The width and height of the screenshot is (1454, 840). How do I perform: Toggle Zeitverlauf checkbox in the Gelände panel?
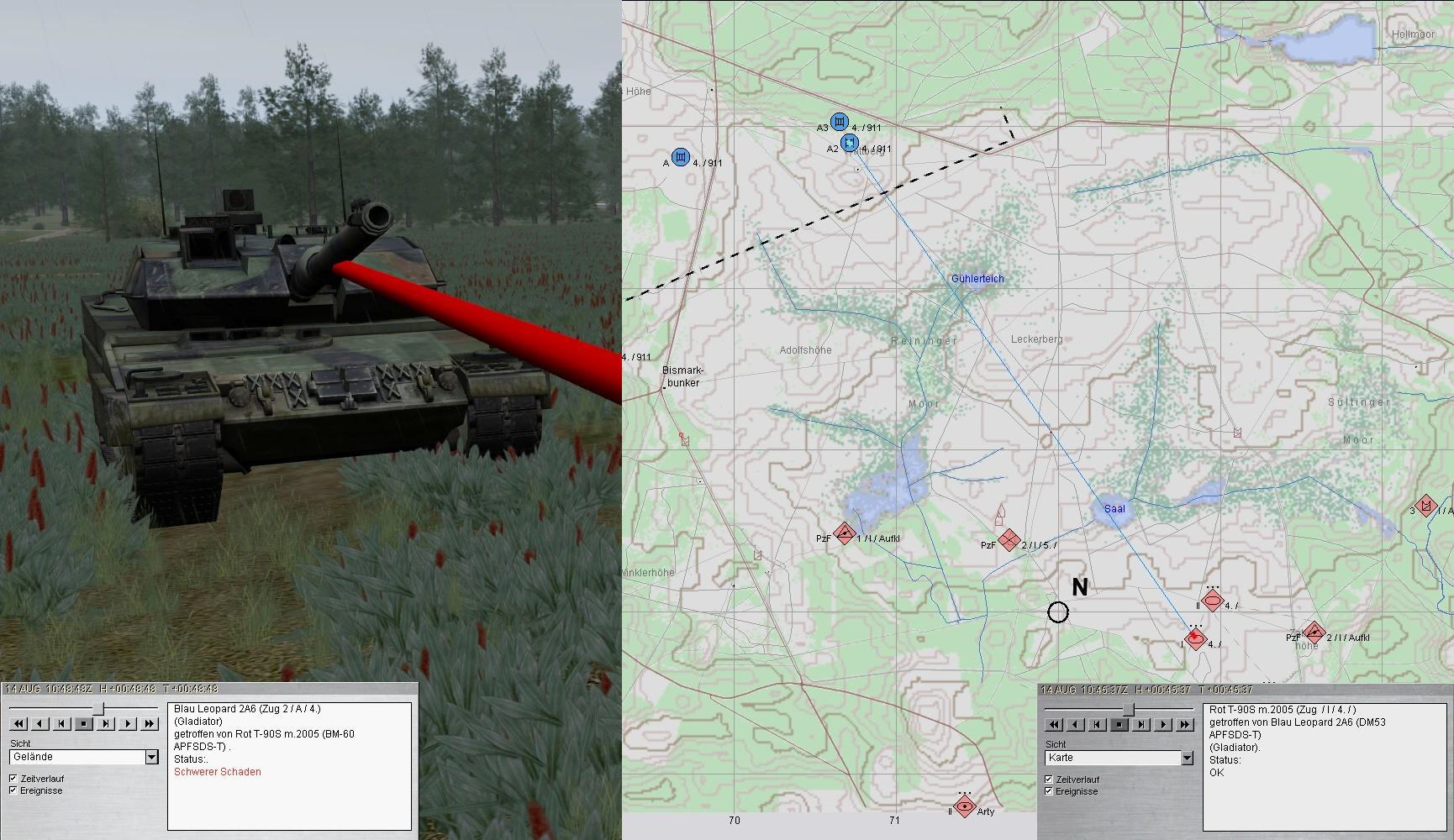tap(13, 779)
